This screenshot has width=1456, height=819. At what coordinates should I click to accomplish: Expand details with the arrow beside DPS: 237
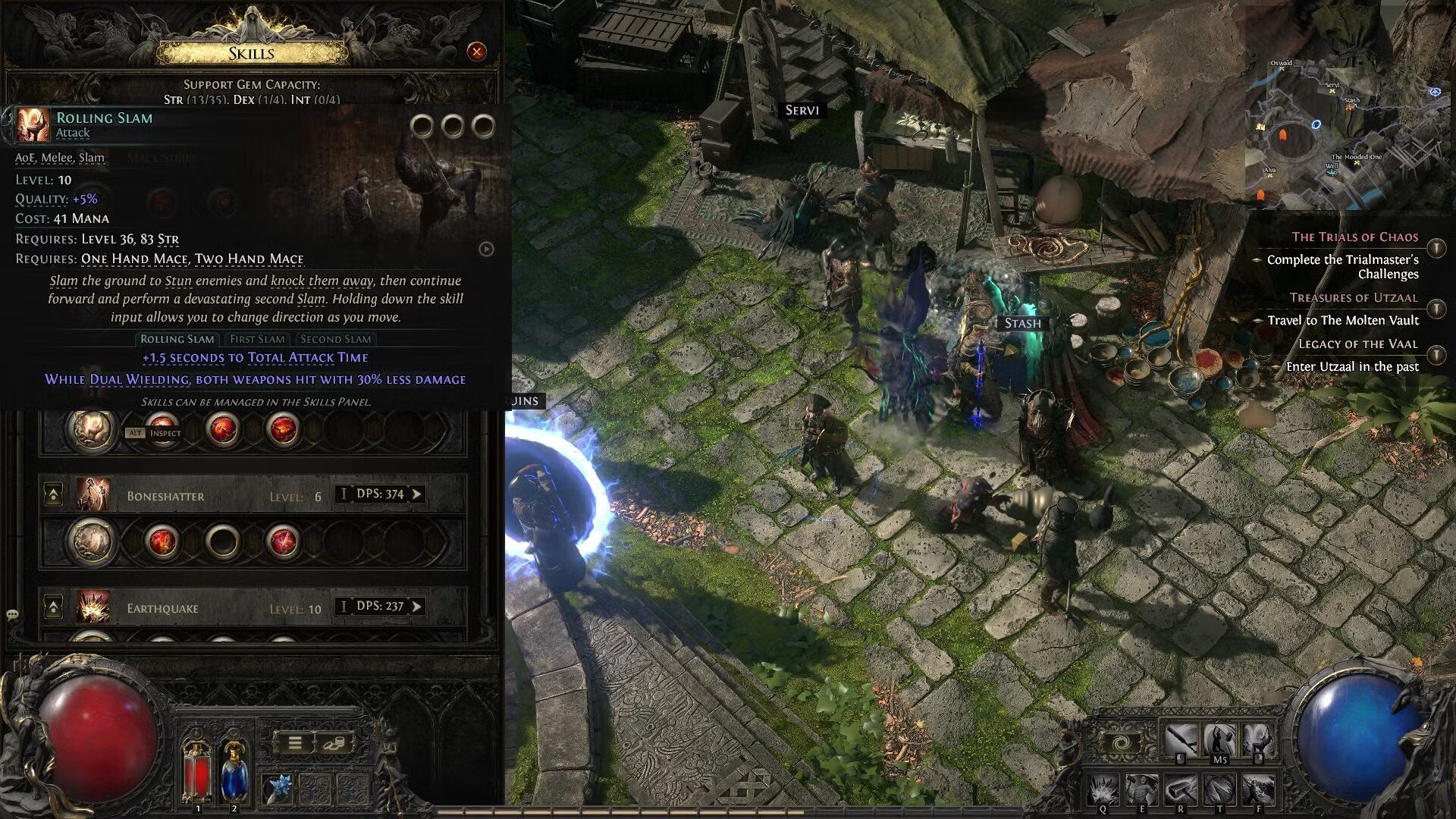click(417, 607)
